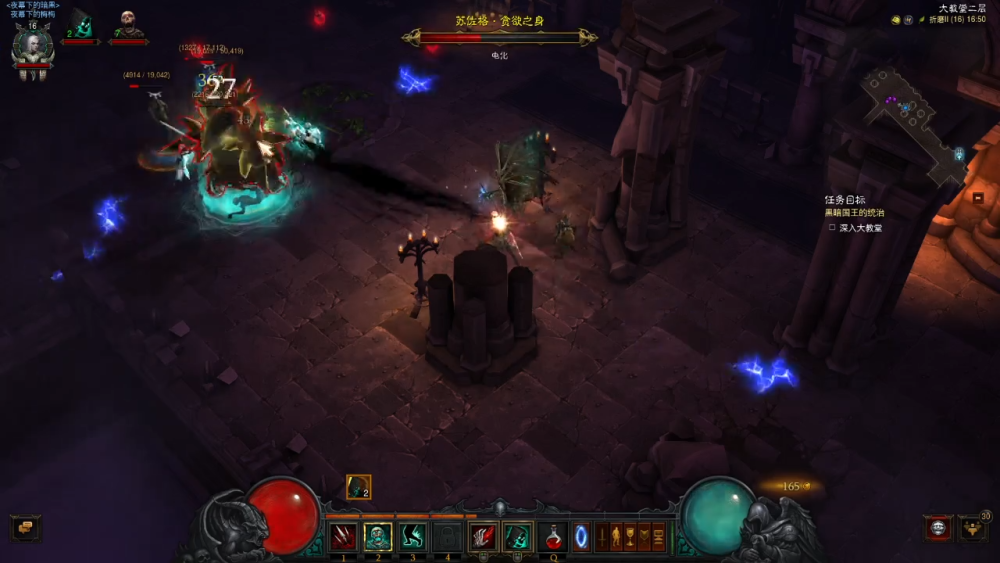The height and width of the screenshot is (563, 1000).
Task: Open the blue town portal
Action: 581,537
